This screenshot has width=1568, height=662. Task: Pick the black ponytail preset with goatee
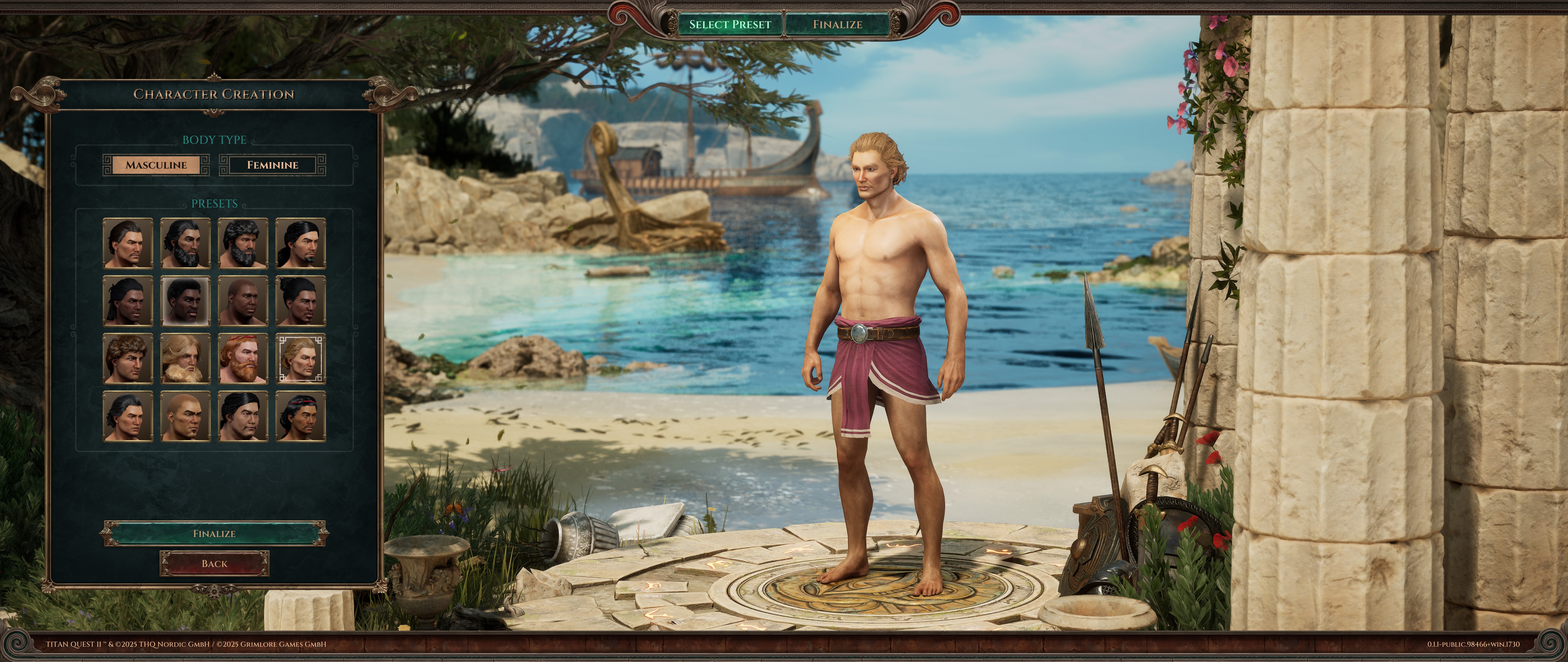[301, 244]
